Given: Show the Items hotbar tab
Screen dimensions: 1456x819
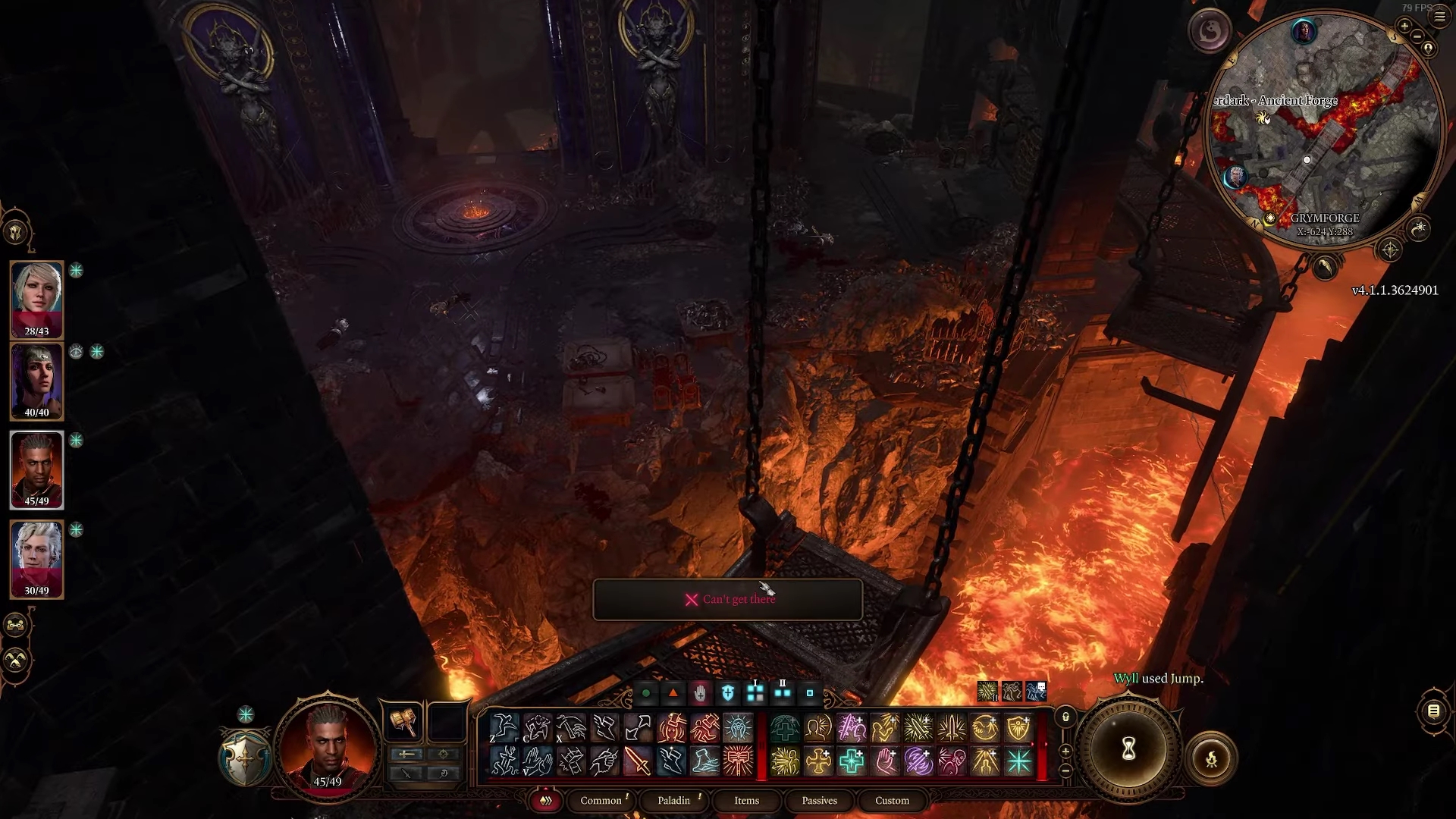Looking at the screenshot, I should tap(746, 800).
